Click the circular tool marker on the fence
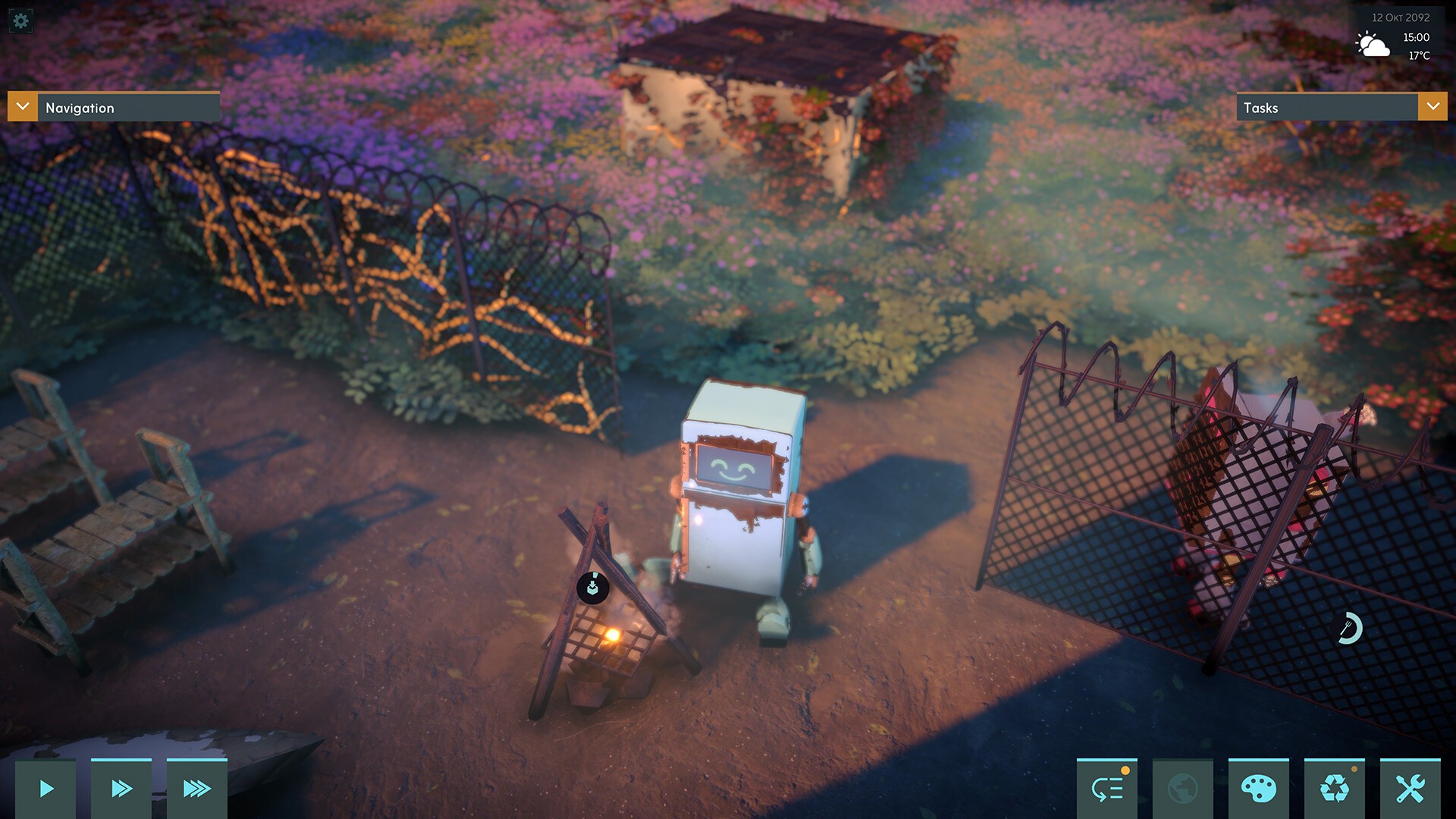Image resolution: width=1456 pixels, height=819 pixels. 1348,628
